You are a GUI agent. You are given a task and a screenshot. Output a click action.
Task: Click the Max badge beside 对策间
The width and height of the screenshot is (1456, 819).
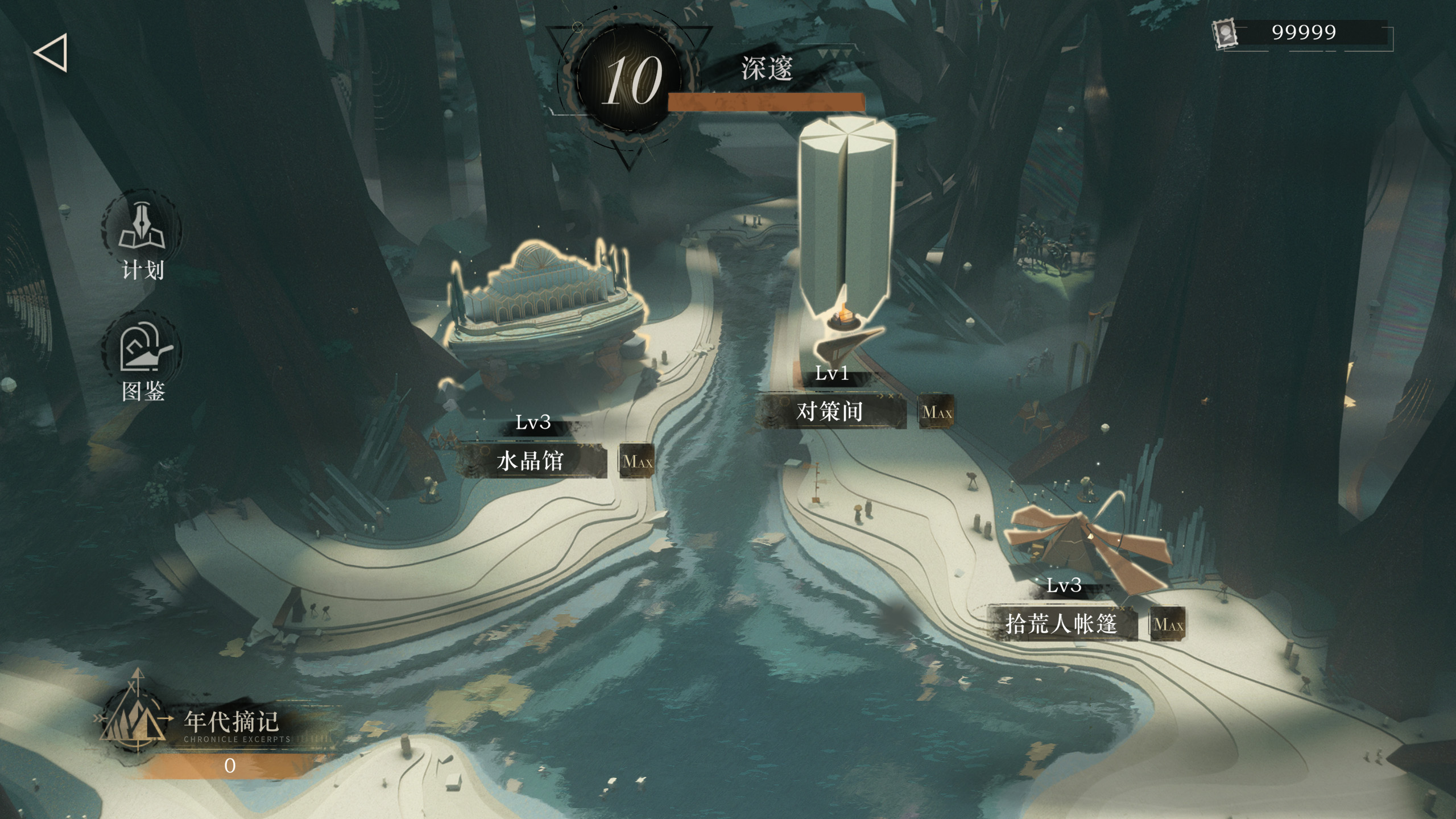936,412
